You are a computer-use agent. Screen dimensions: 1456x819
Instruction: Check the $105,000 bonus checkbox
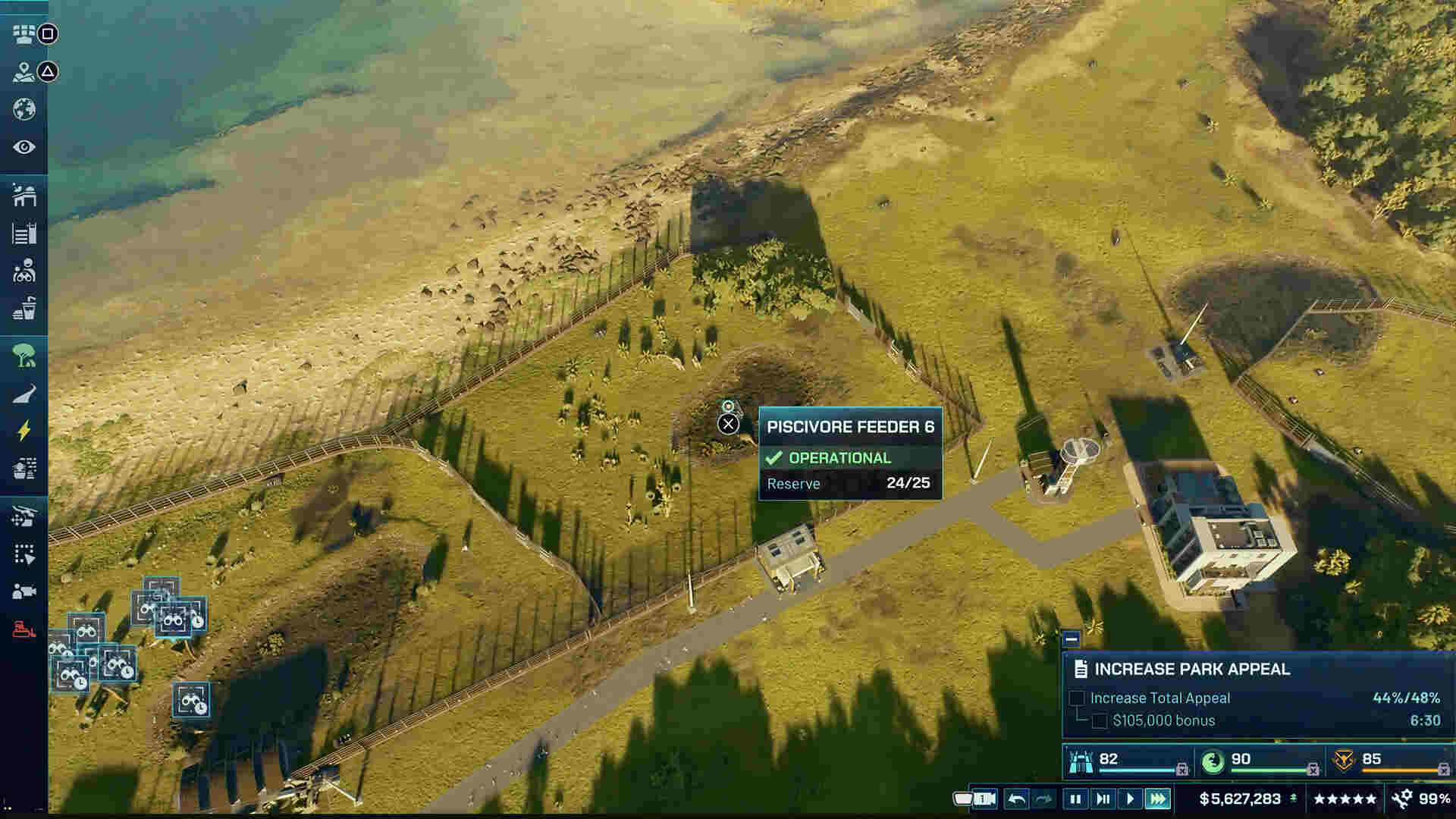click(1100, 721)
